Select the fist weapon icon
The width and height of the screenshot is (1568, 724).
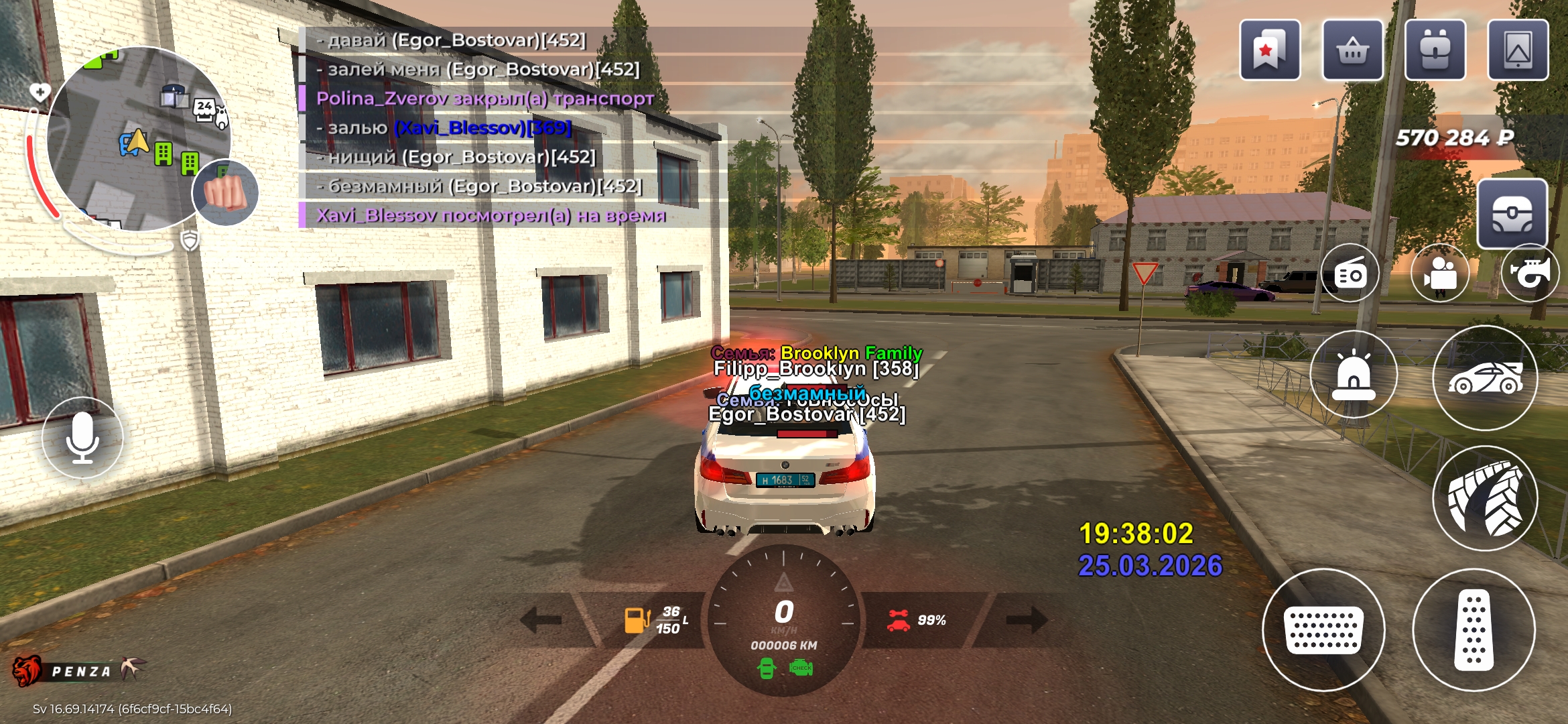pos(225,192)
